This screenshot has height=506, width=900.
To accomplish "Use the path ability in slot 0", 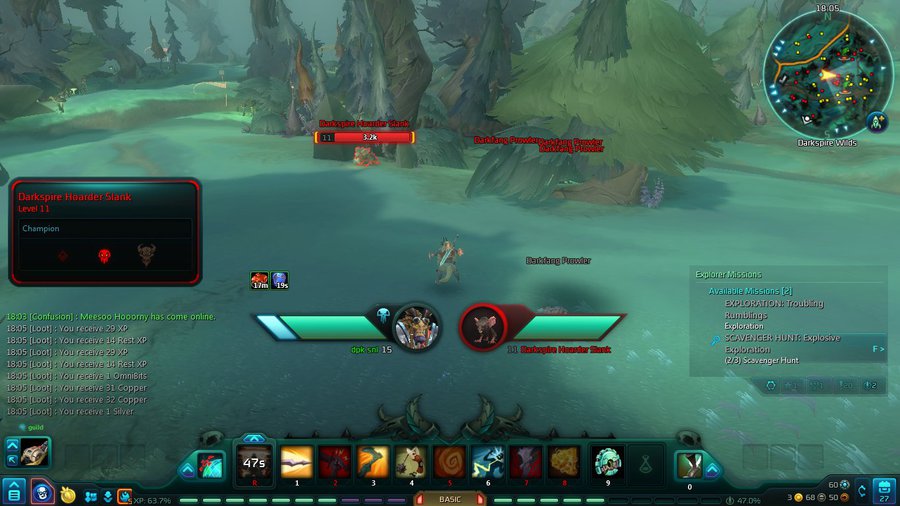I will [x=689, y=466].
